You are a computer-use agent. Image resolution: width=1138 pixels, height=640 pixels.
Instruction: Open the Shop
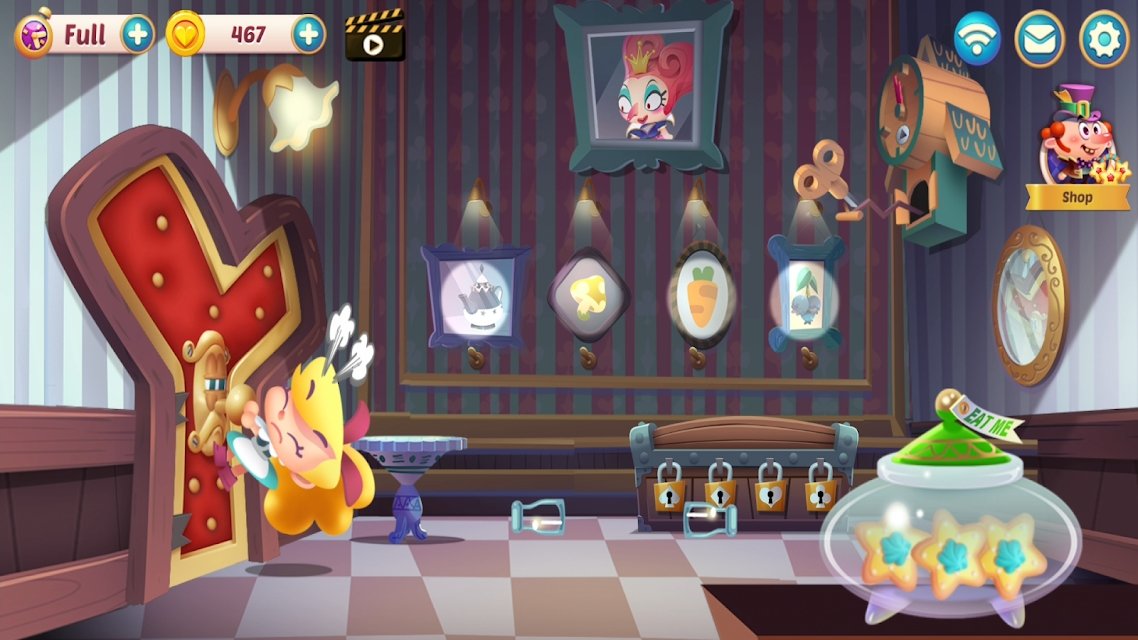tap(1076, 150)
